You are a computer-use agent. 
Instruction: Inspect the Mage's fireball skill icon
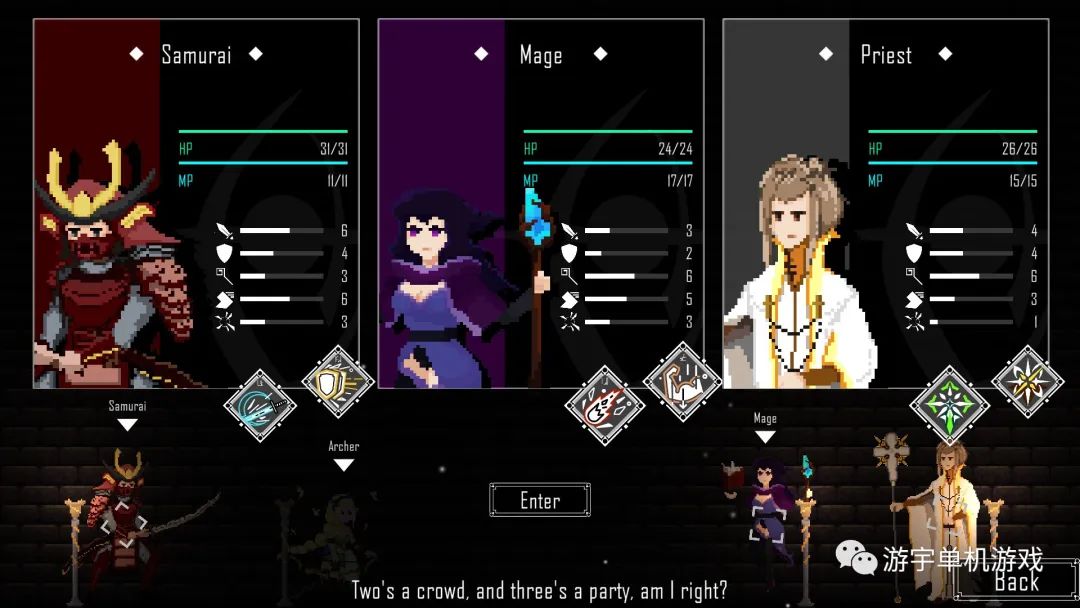click(x=605, y=406)
